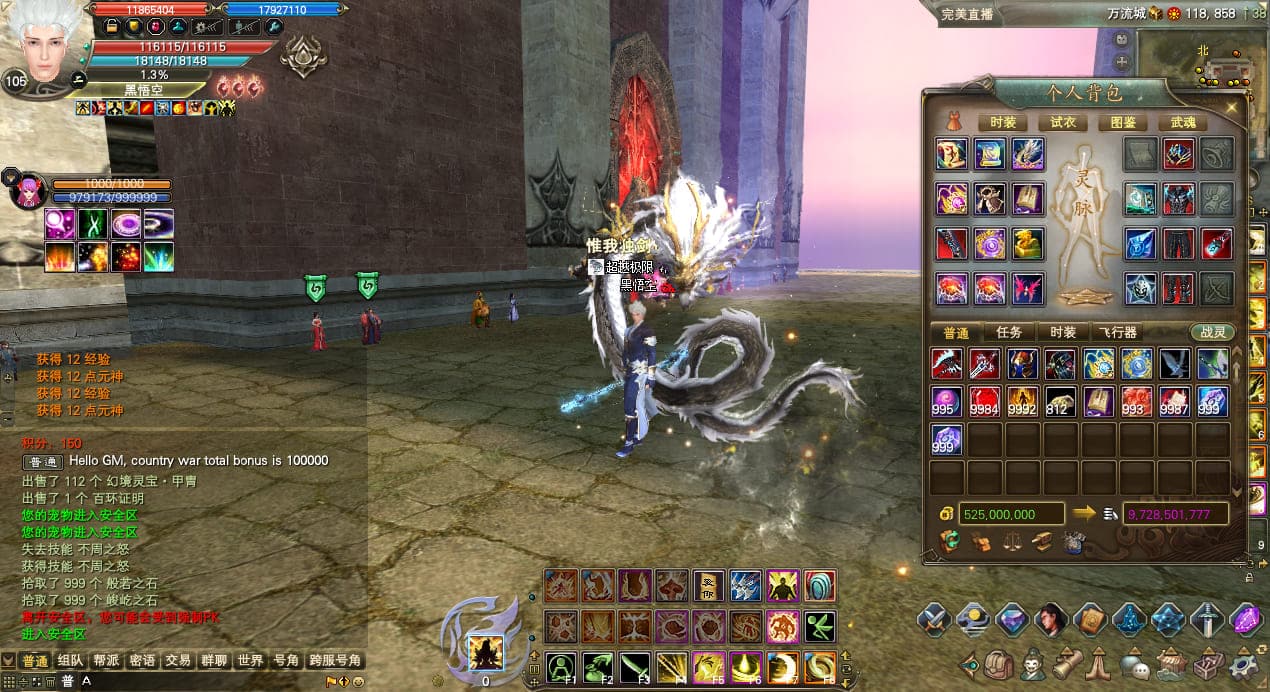Click the meditating figure icon beside the hotbar
Screen dimensions: 1270x692
(x=486, y=653)
